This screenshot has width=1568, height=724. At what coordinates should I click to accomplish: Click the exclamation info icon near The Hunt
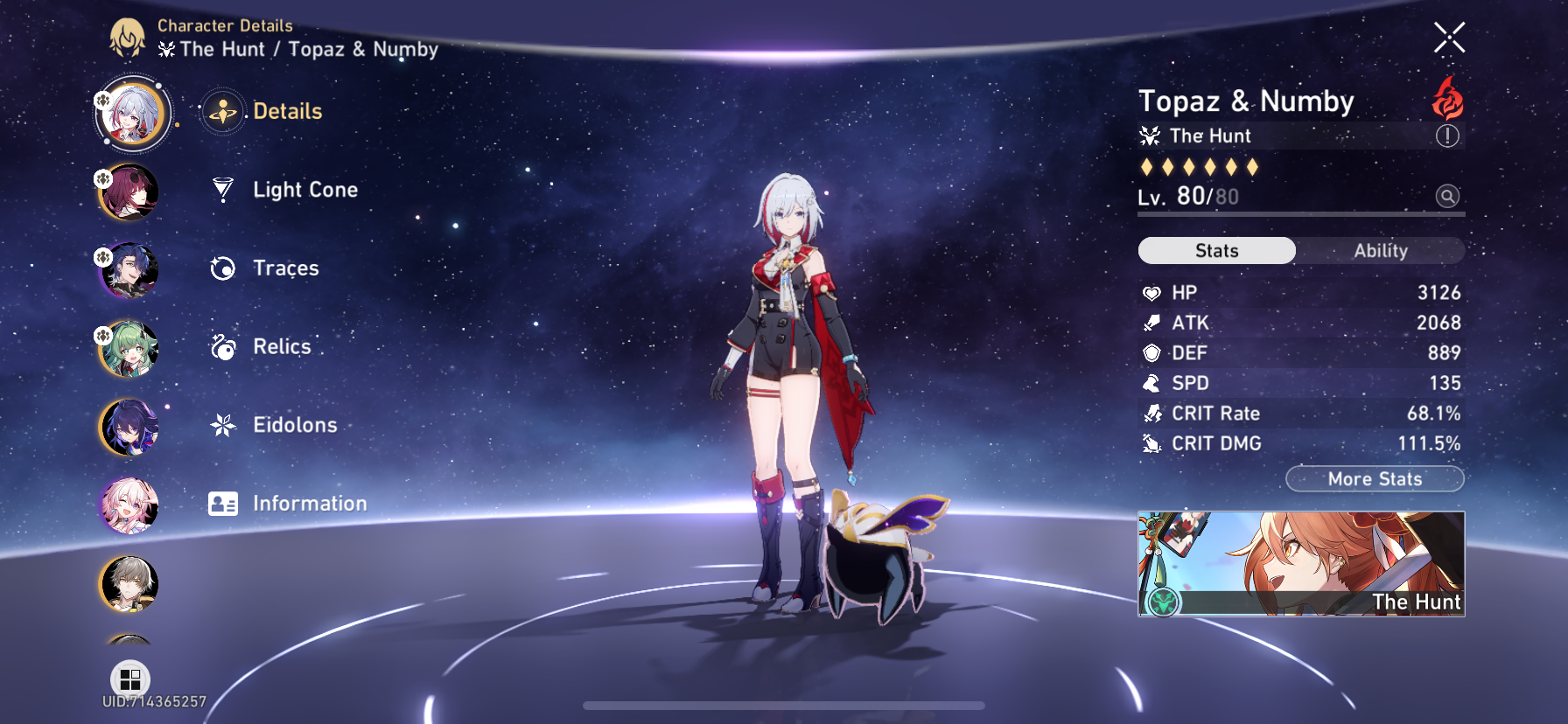[x=1446, y=136]
